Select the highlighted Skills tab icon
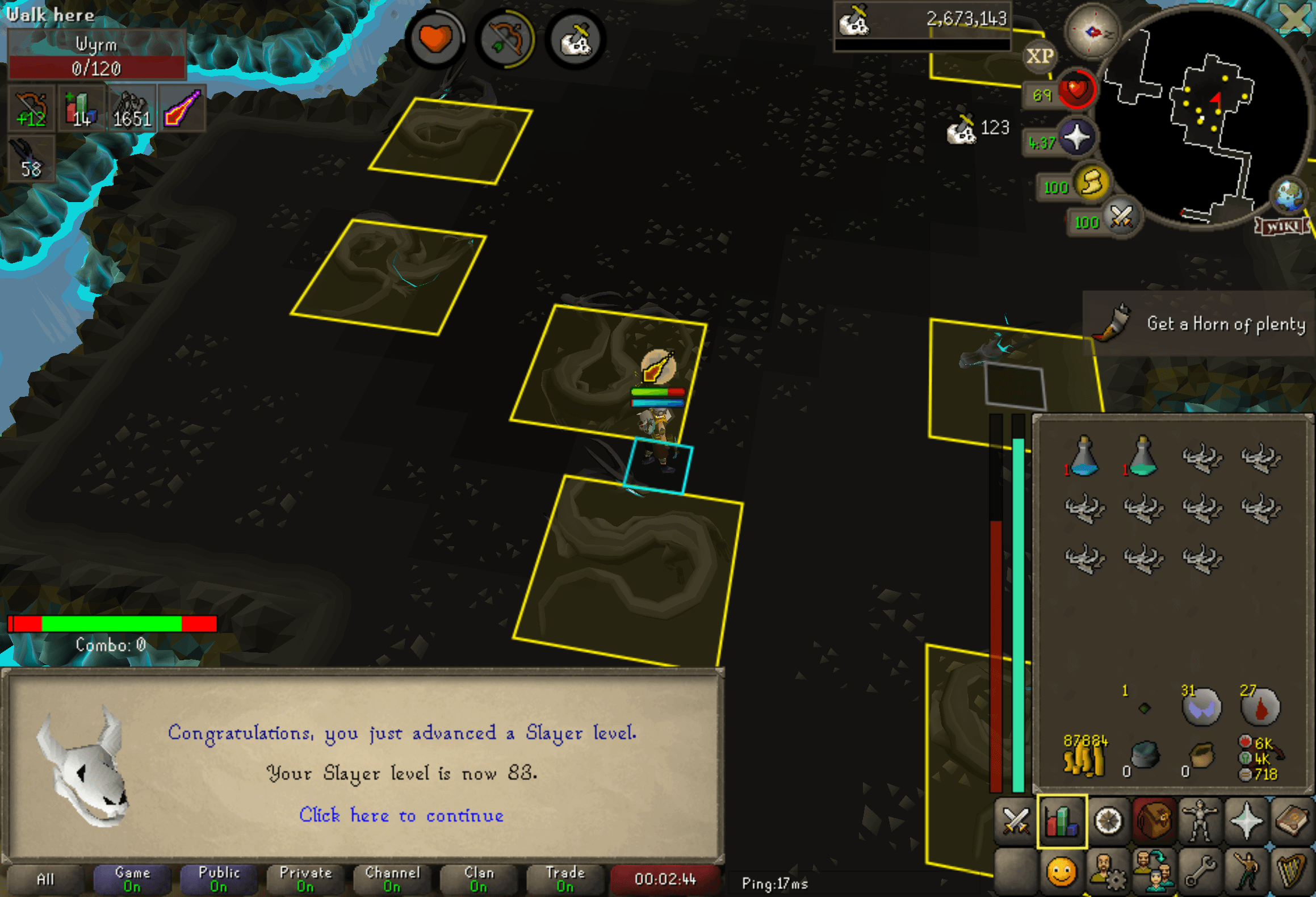1316x897 pixels. point(1062,820)
